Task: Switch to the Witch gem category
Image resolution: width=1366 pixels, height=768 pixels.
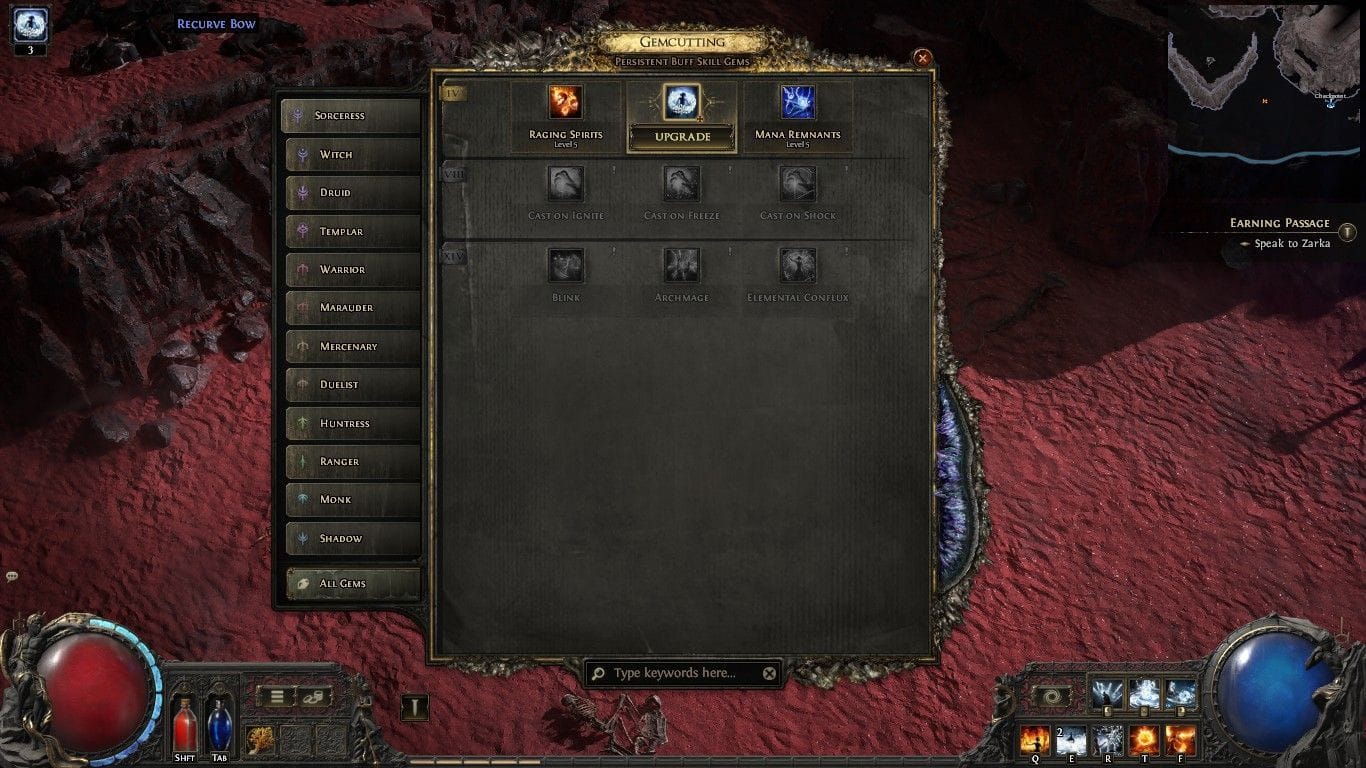Action: pos(351,154)
